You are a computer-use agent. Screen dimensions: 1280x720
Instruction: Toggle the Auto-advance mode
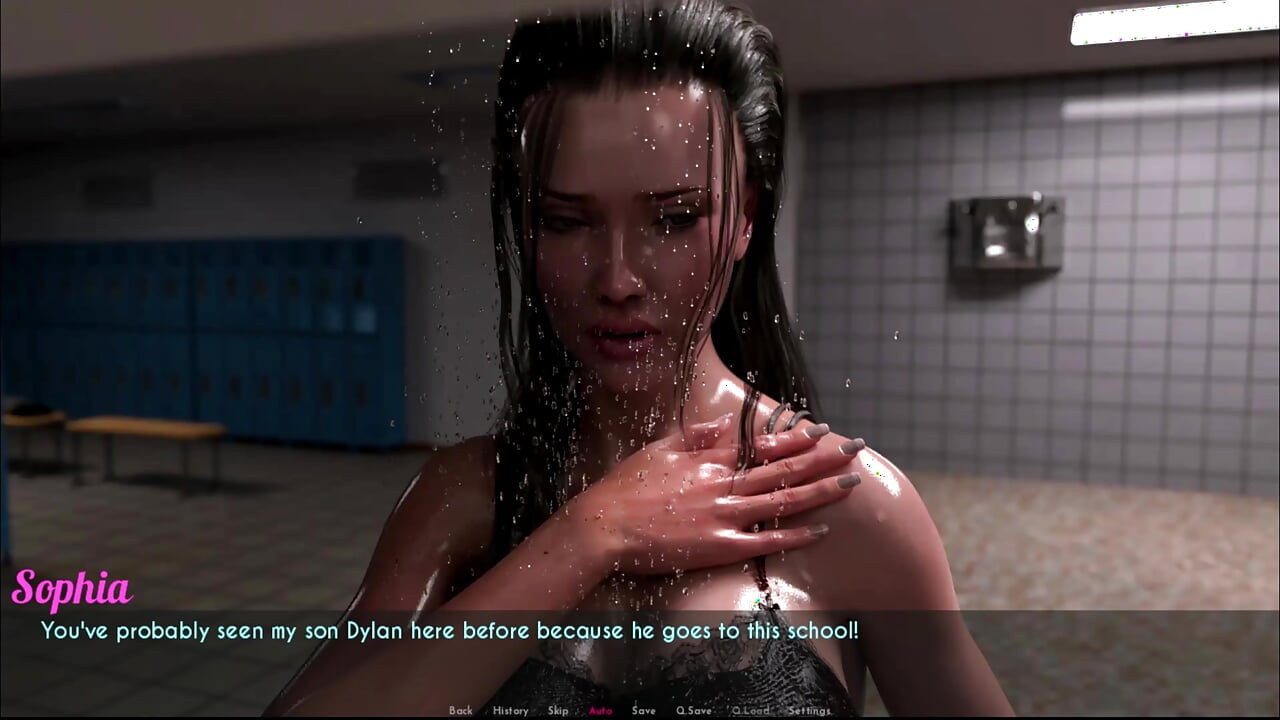click(x=601, y=711)
